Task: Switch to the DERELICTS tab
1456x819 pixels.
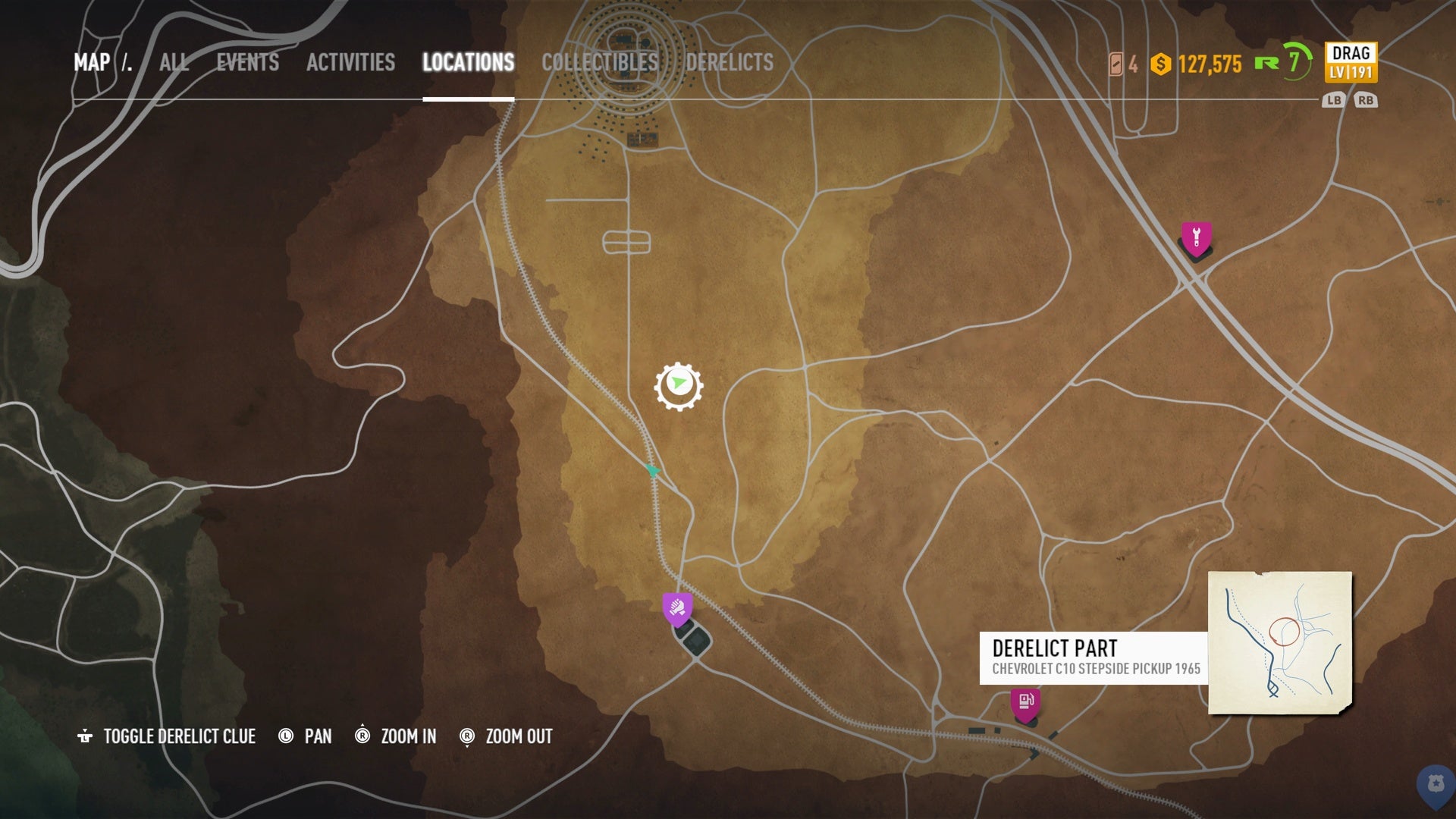Action: pyautogui.click(x=730, y=63)
